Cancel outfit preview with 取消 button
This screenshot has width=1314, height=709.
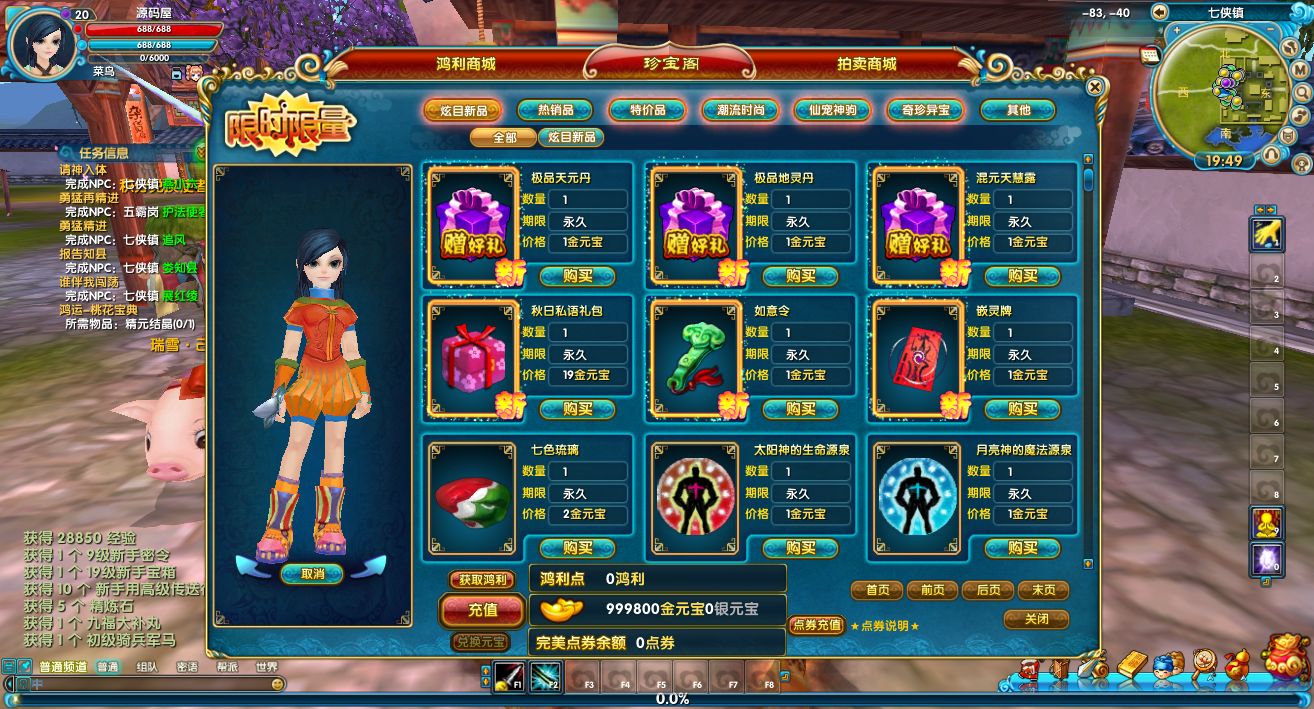[x=312, y=574]
